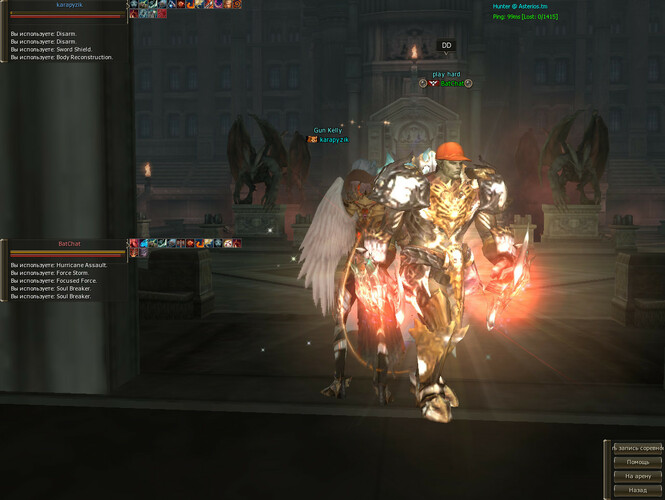The width and height of the screenshot is (665, 500).
Task: Open the Помощь help button
Action: (x=637, y=462)
